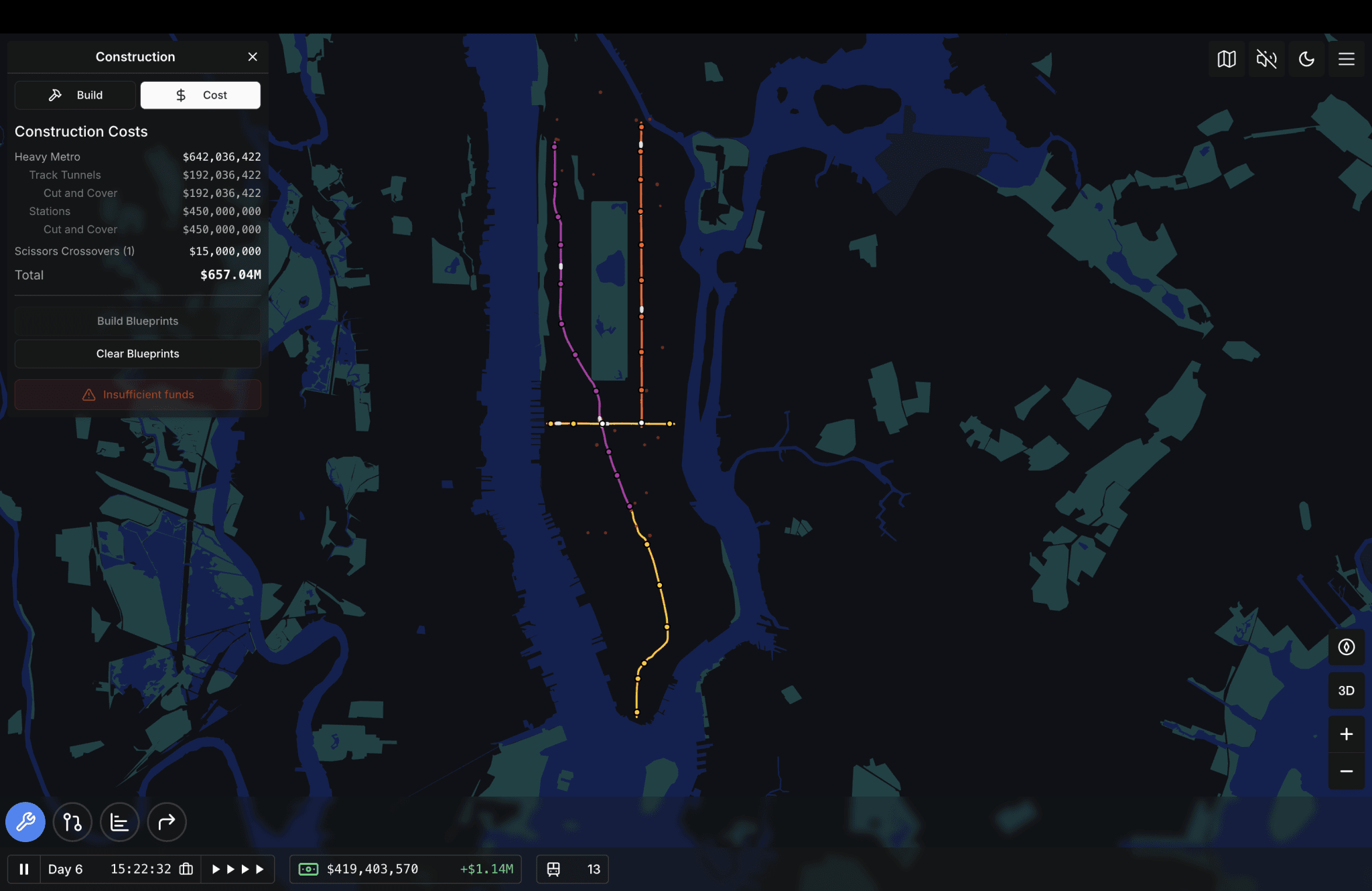Viewport: 1372px width, 891px height.
Task: Pause the game simulation
Action: pyautogui.click(x=24, y=869)
